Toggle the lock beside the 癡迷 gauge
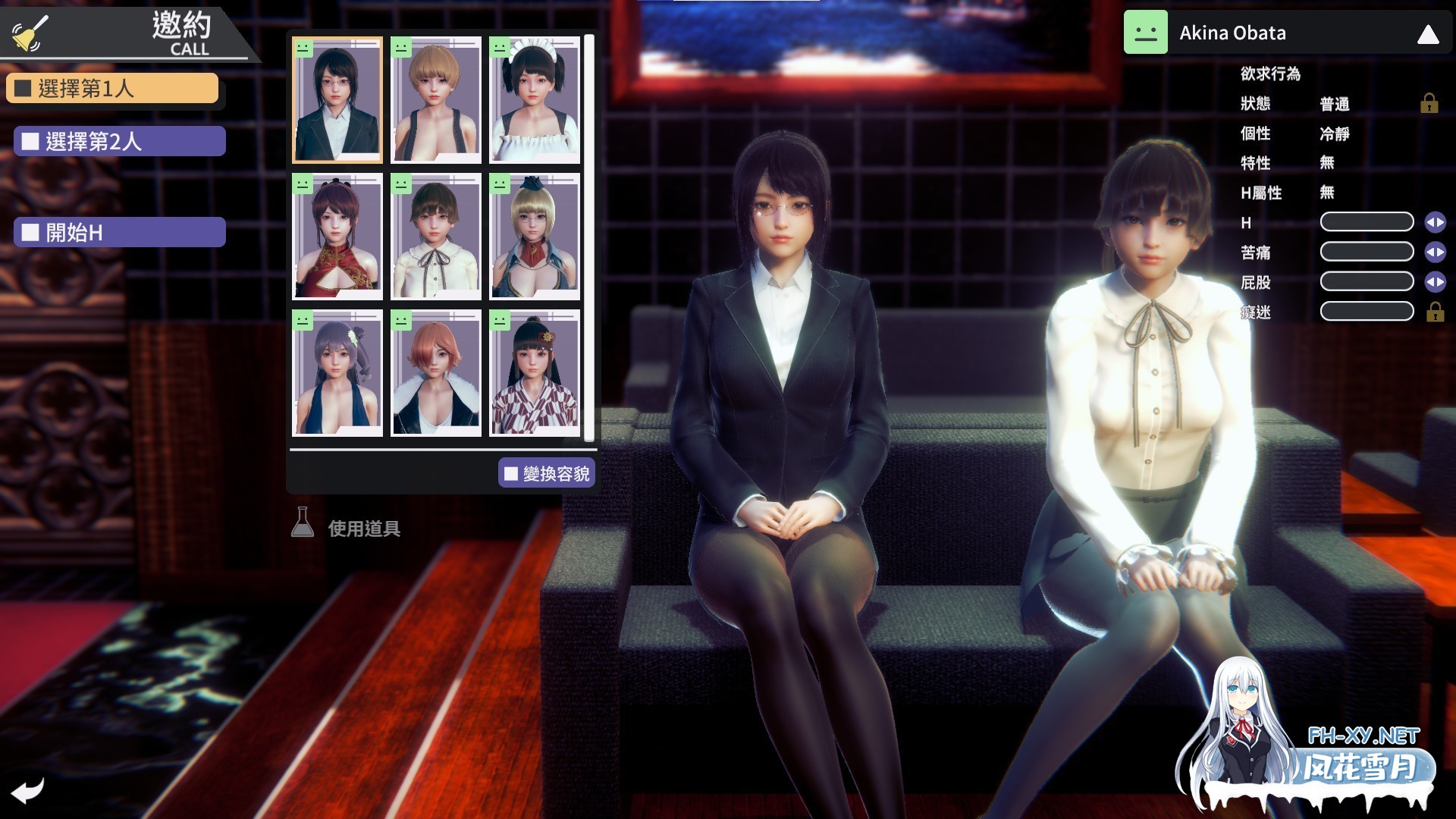This screenshot has width=1456, height=819. point(1436,311)
